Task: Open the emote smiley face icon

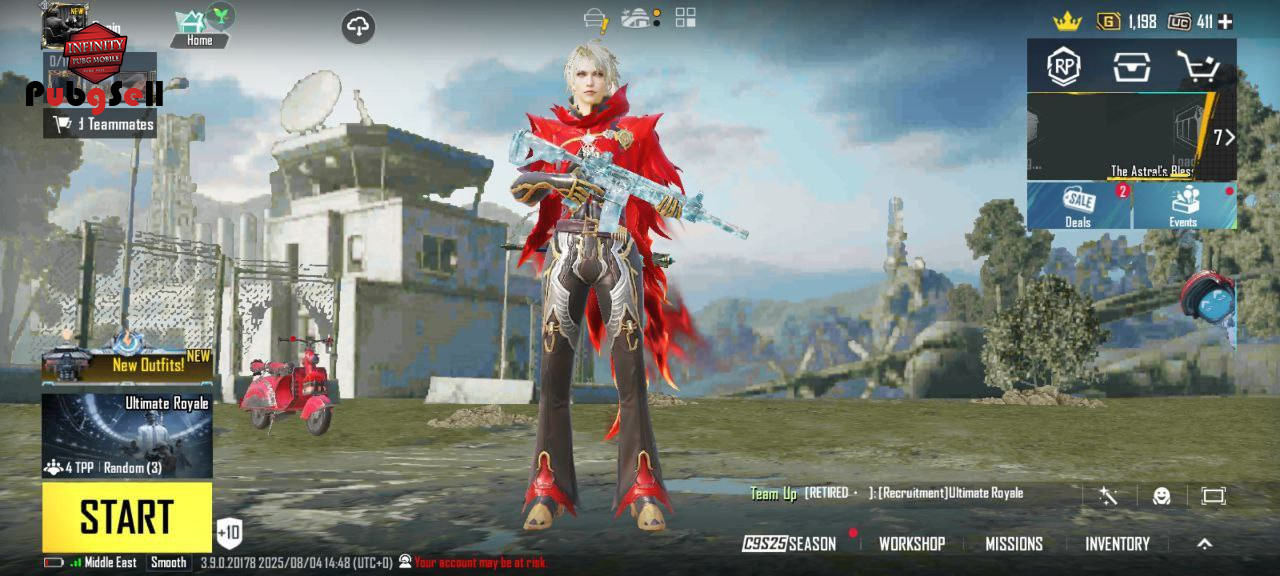Action: (1161, 496)
